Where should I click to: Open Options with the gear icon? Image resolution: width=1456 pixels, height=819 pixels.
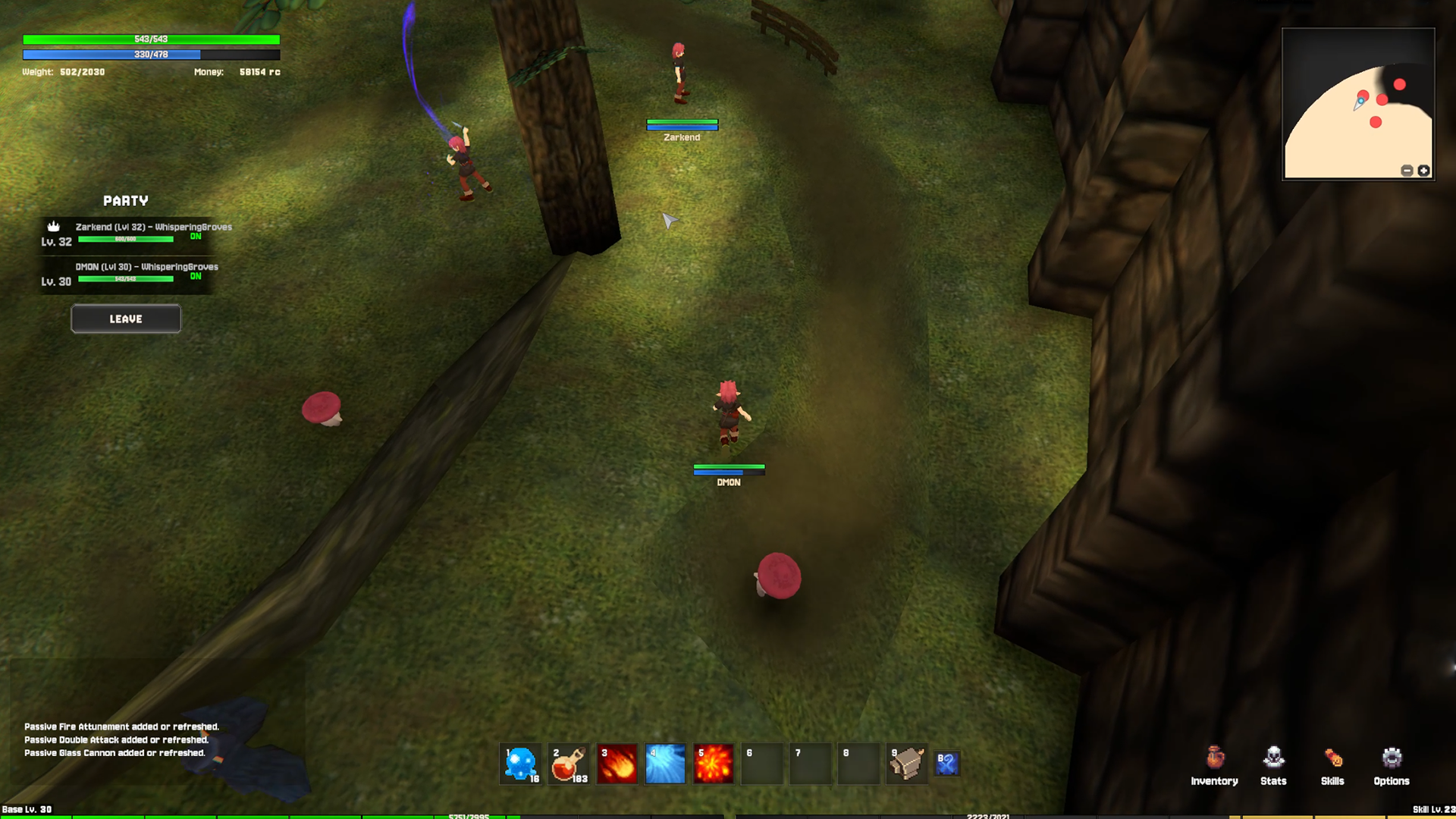pyautogui.click(x=1392, y=758)
